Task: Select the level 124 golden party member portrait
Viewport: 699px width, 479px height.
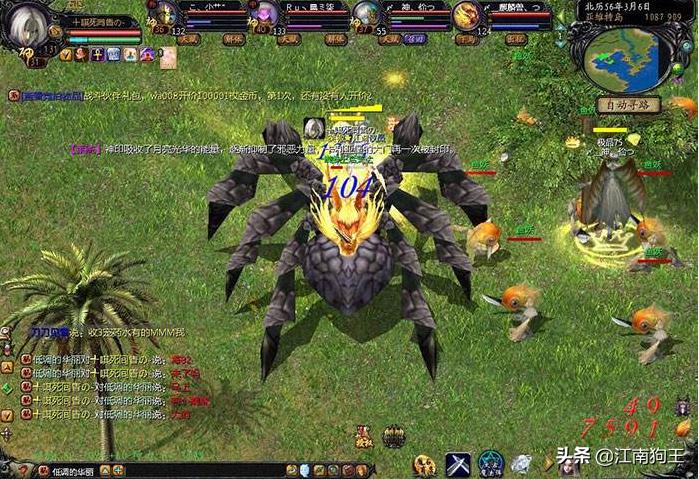Action: [x=466, y=15]
